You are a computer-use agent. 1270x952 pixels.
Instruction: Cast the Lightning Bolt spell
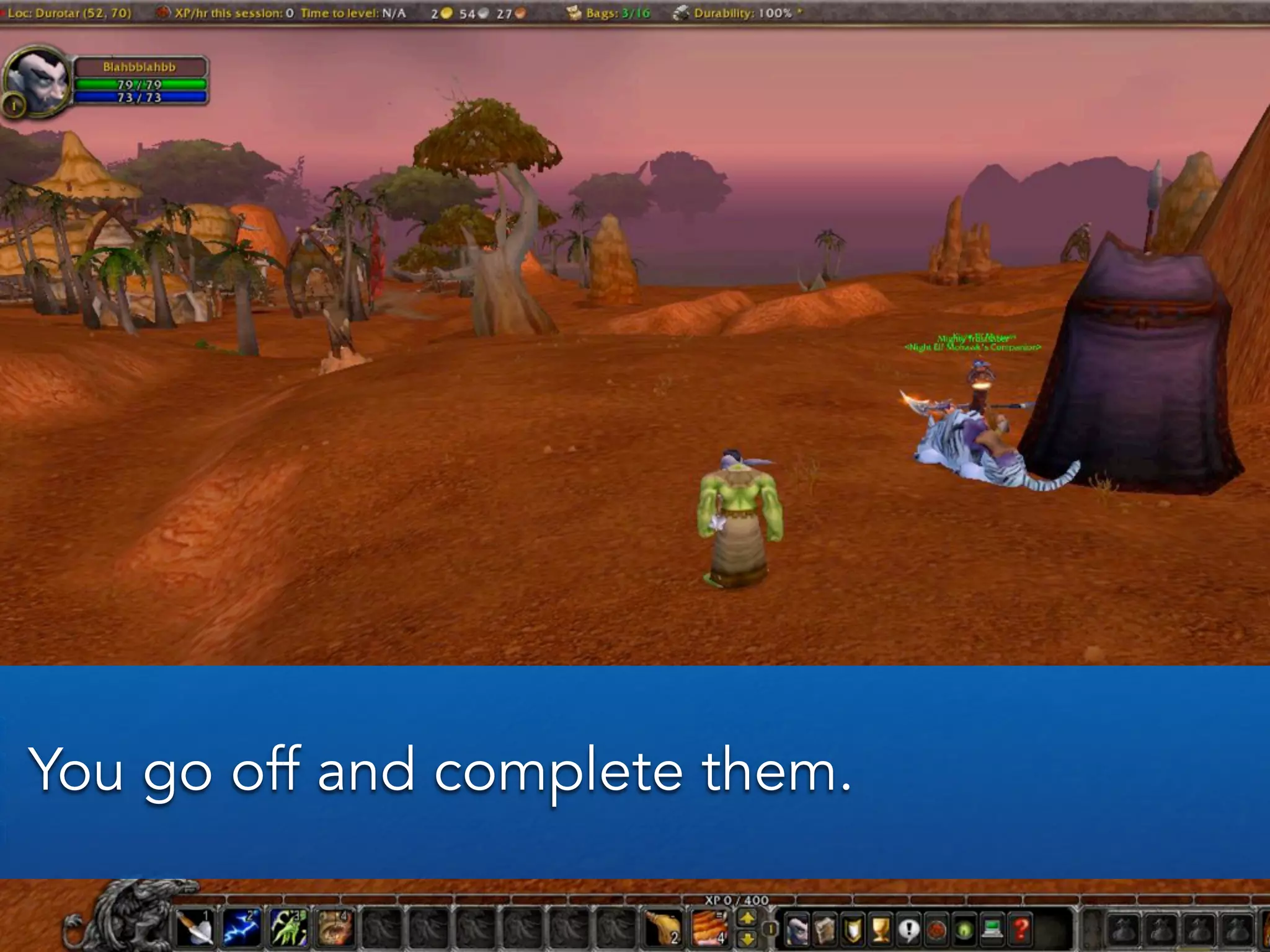242,929
